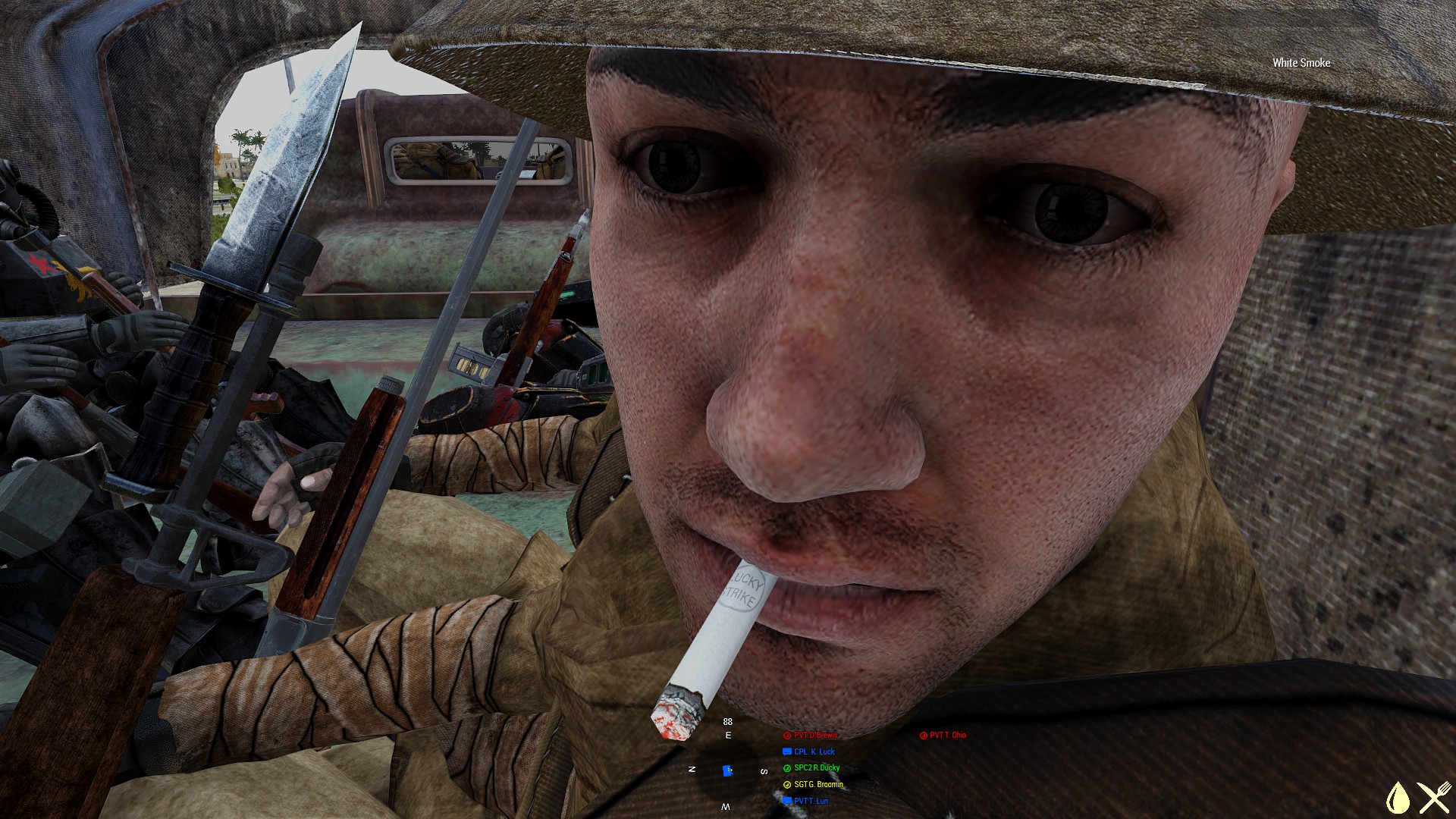Click SGT G. Broomin's name
The width and height of the screenshot is (1456, 819).
(x=819, y=784)
